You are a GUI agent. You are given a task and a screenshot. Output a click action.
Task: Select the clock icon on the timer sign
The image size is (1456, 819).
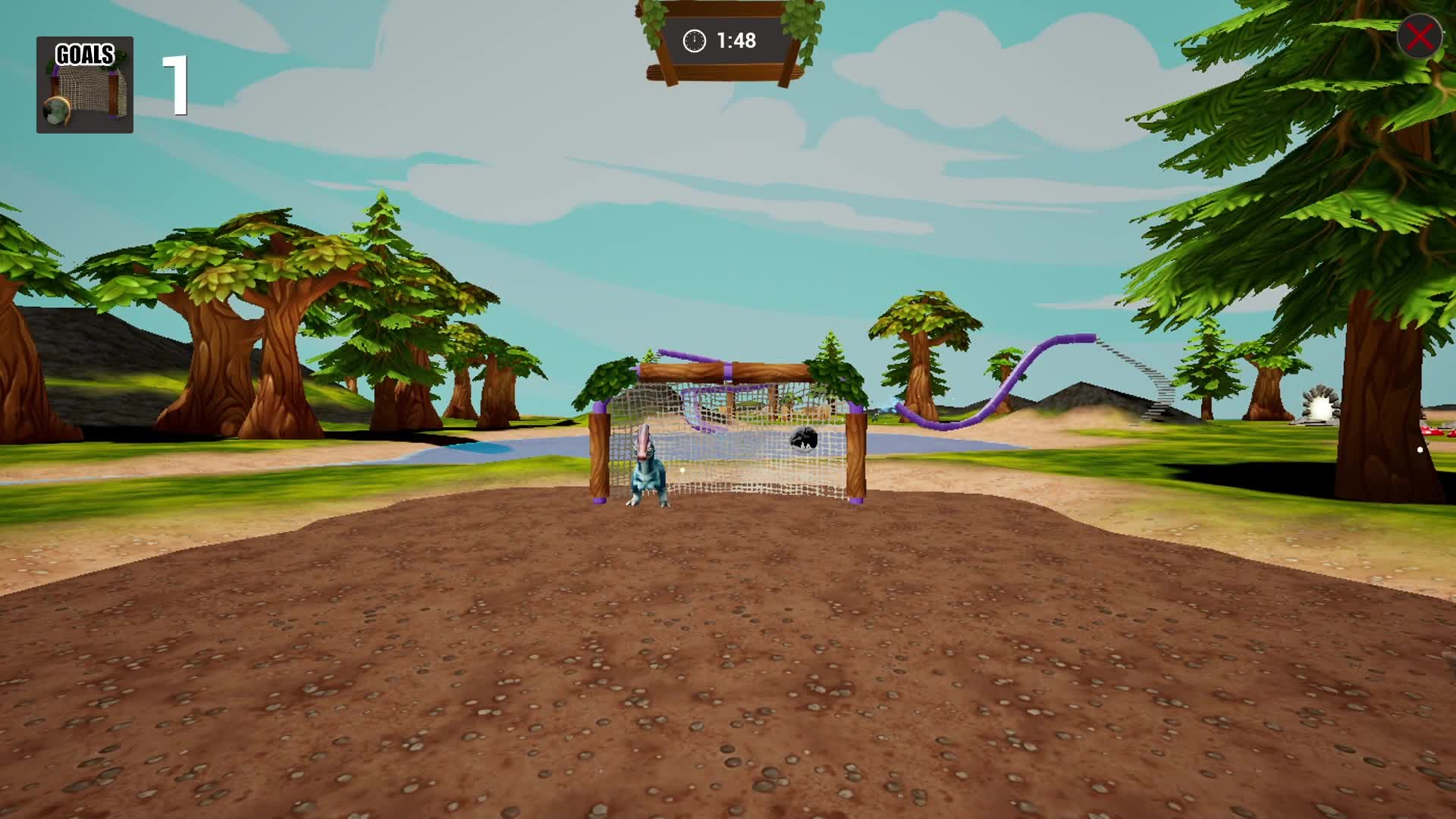pyautogui.click(x=695, y=40)
